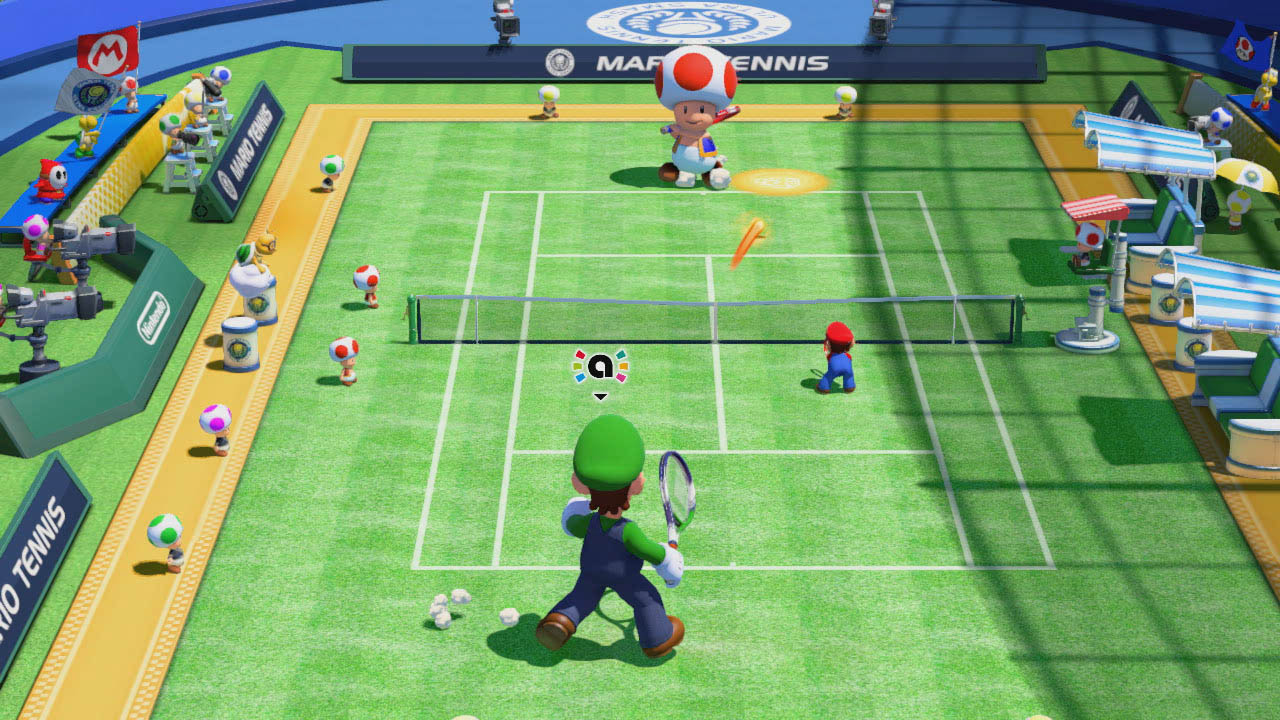Toggle the referee chair umbrella stand
Viewport: 1280px width, 720px height.
1095,206
